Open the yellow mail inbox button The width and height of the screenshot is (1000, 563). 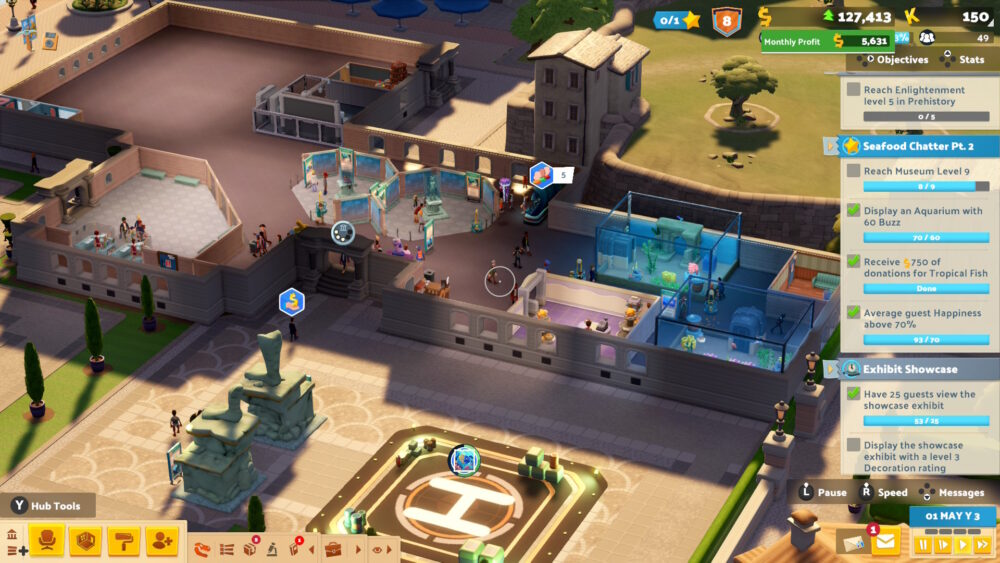point(885,543)
